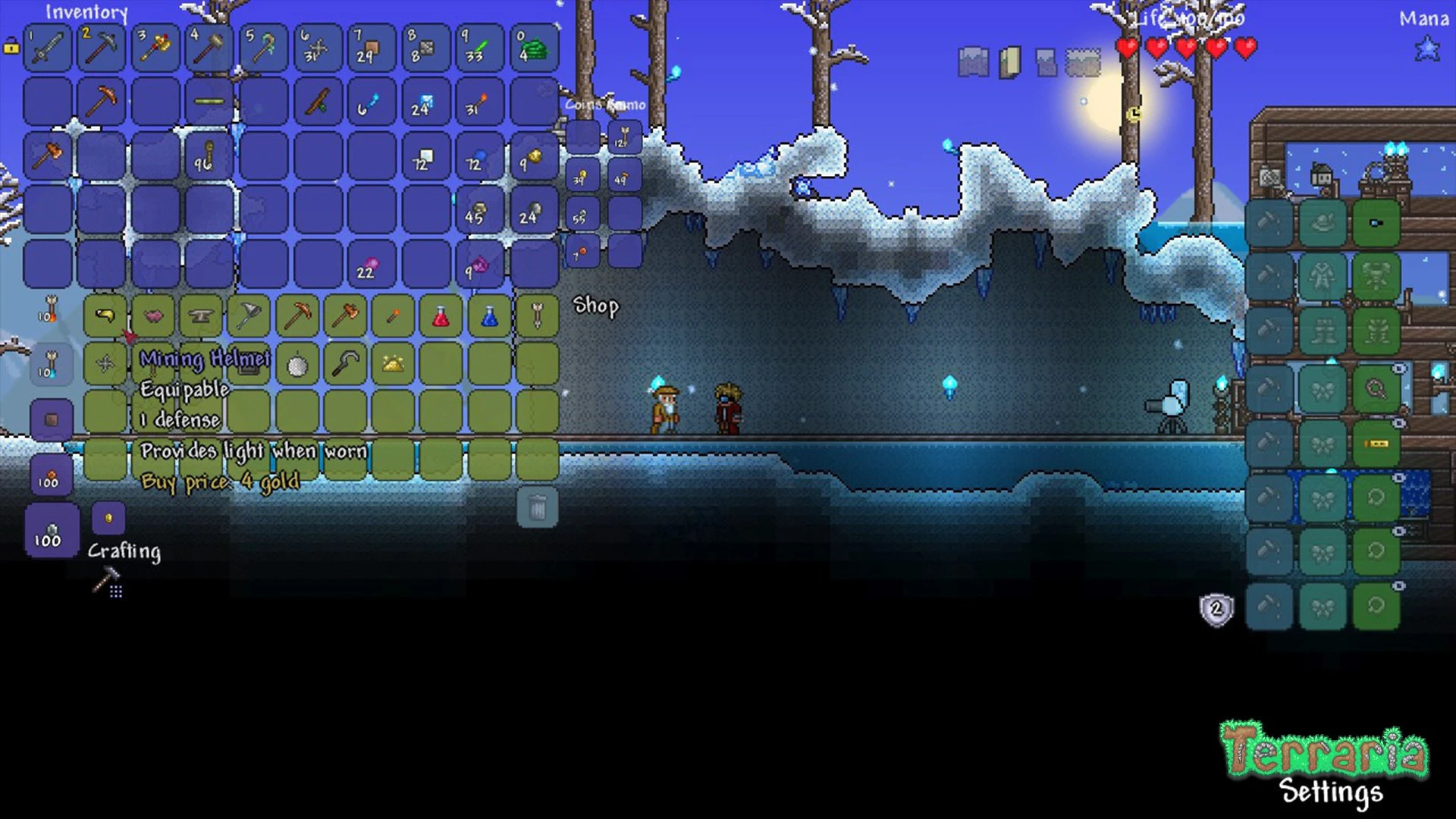Purchase the anvil from the shop
This screenshot has height=819, width=1456.
200,315
